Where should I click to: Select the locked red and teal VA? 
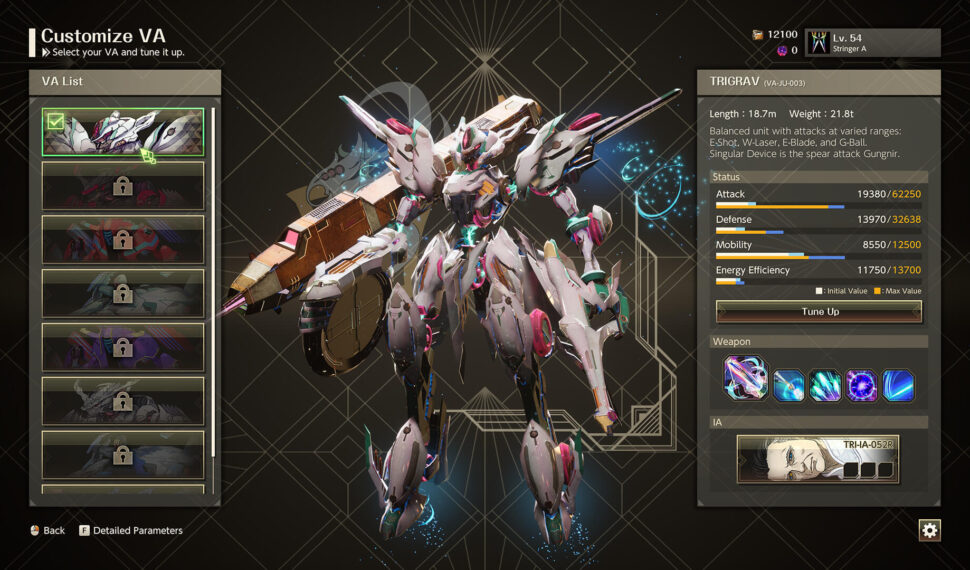(x=122, y=240)
